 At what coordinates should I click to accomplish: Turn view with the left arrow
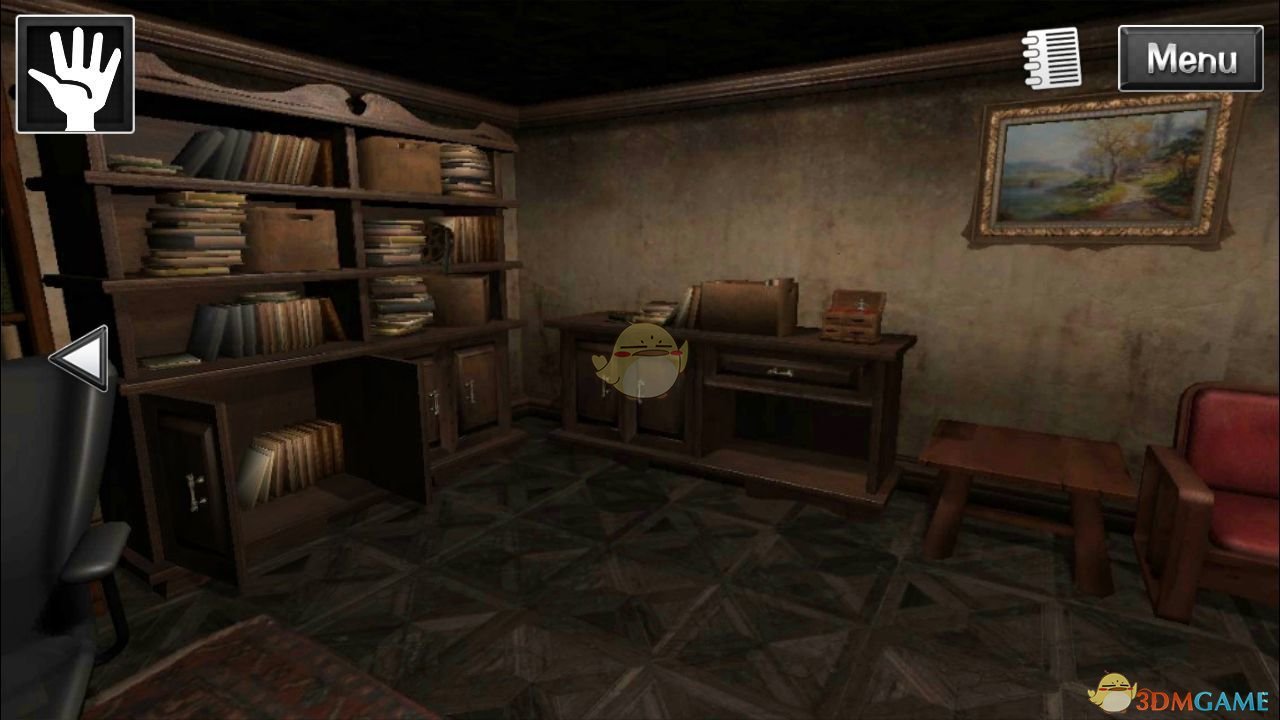80,357
